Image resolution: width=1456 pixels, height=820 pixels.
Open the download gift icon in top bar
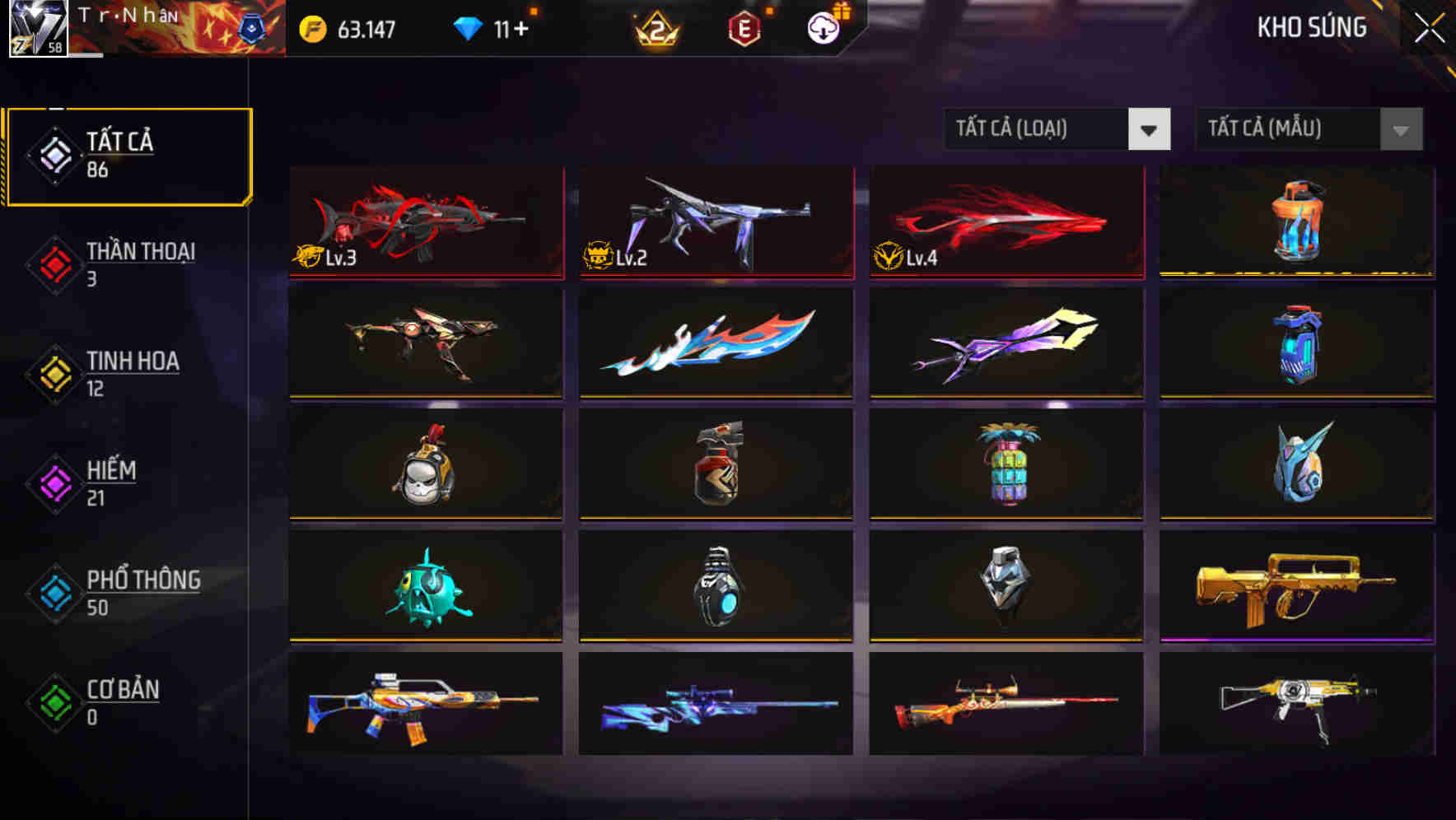coord(821,28)
